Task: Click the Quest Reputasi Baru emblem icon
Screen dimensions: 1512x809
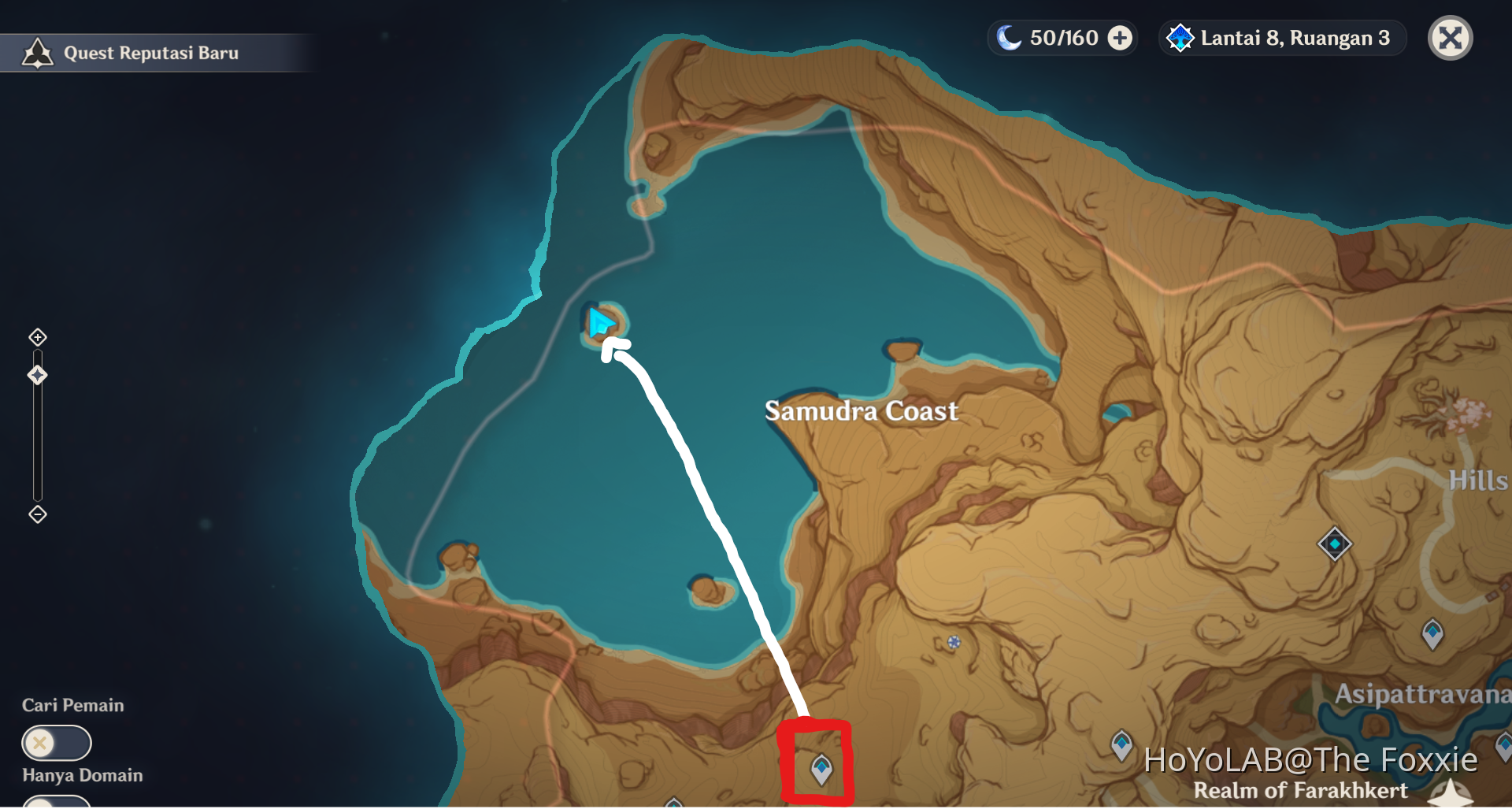Action: click(36, 52)
